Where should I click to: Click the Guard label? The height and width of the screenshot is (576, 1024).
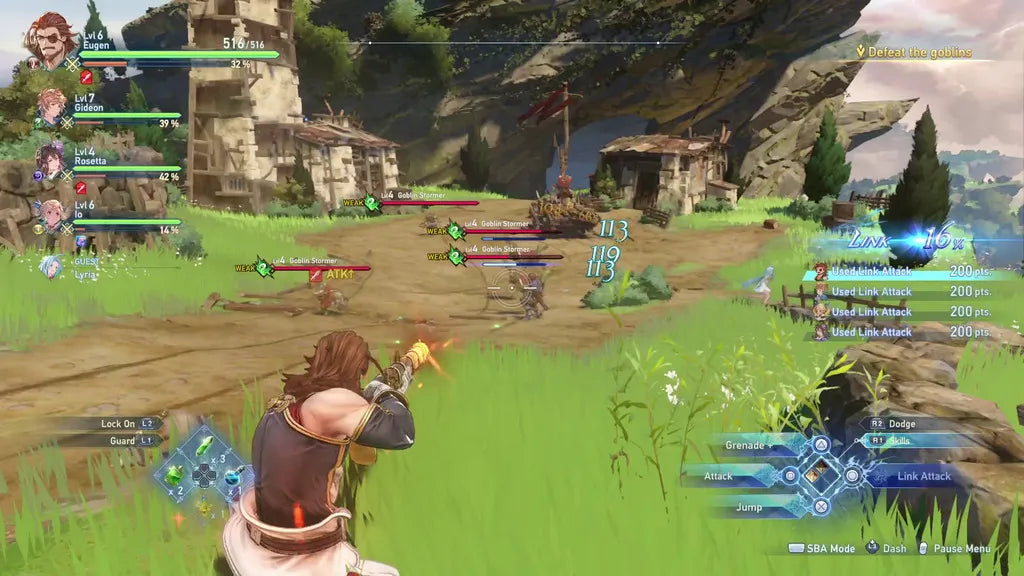122,440
